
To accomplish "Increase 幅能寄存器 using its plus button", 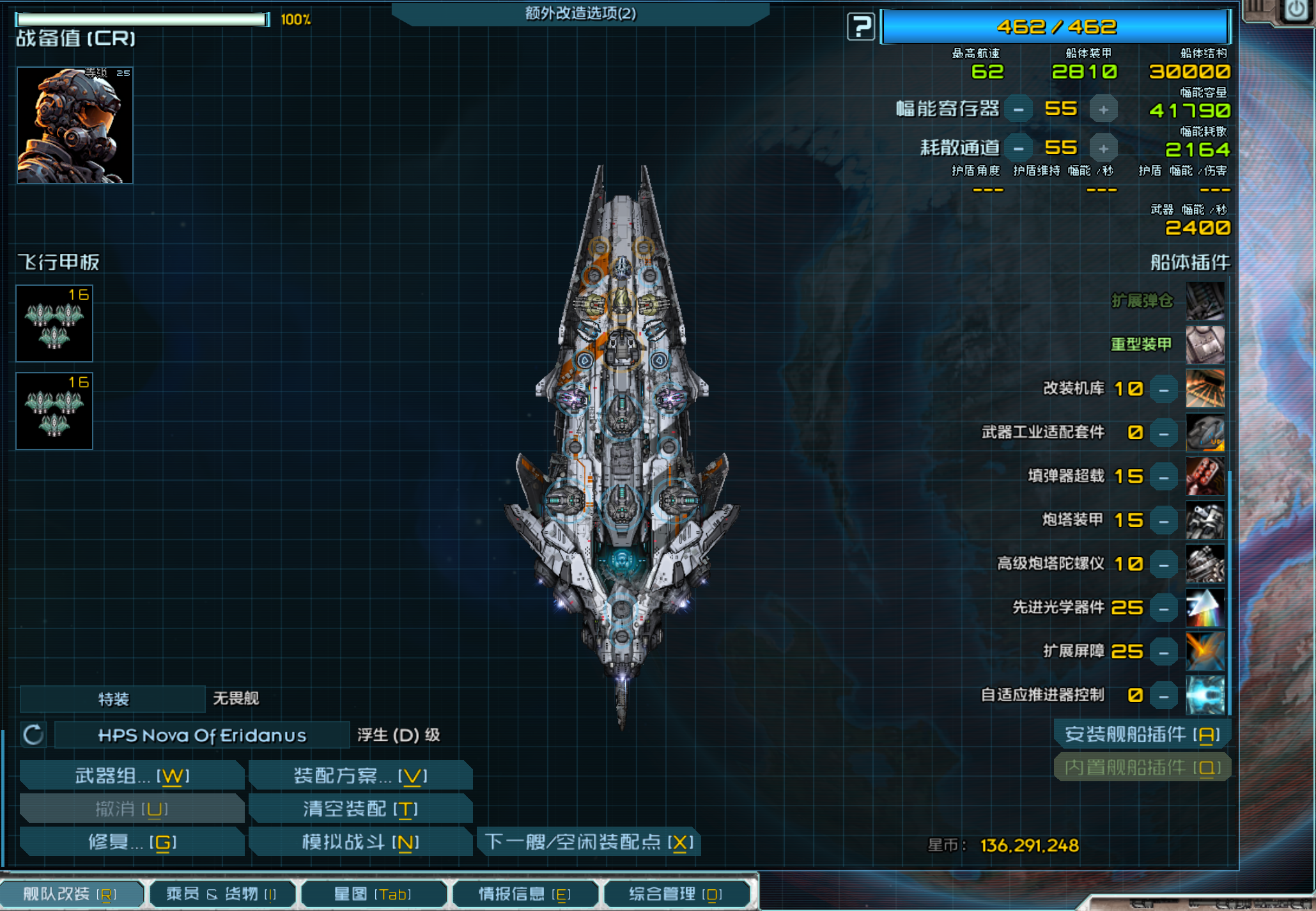I will [x=1104, y=109].
